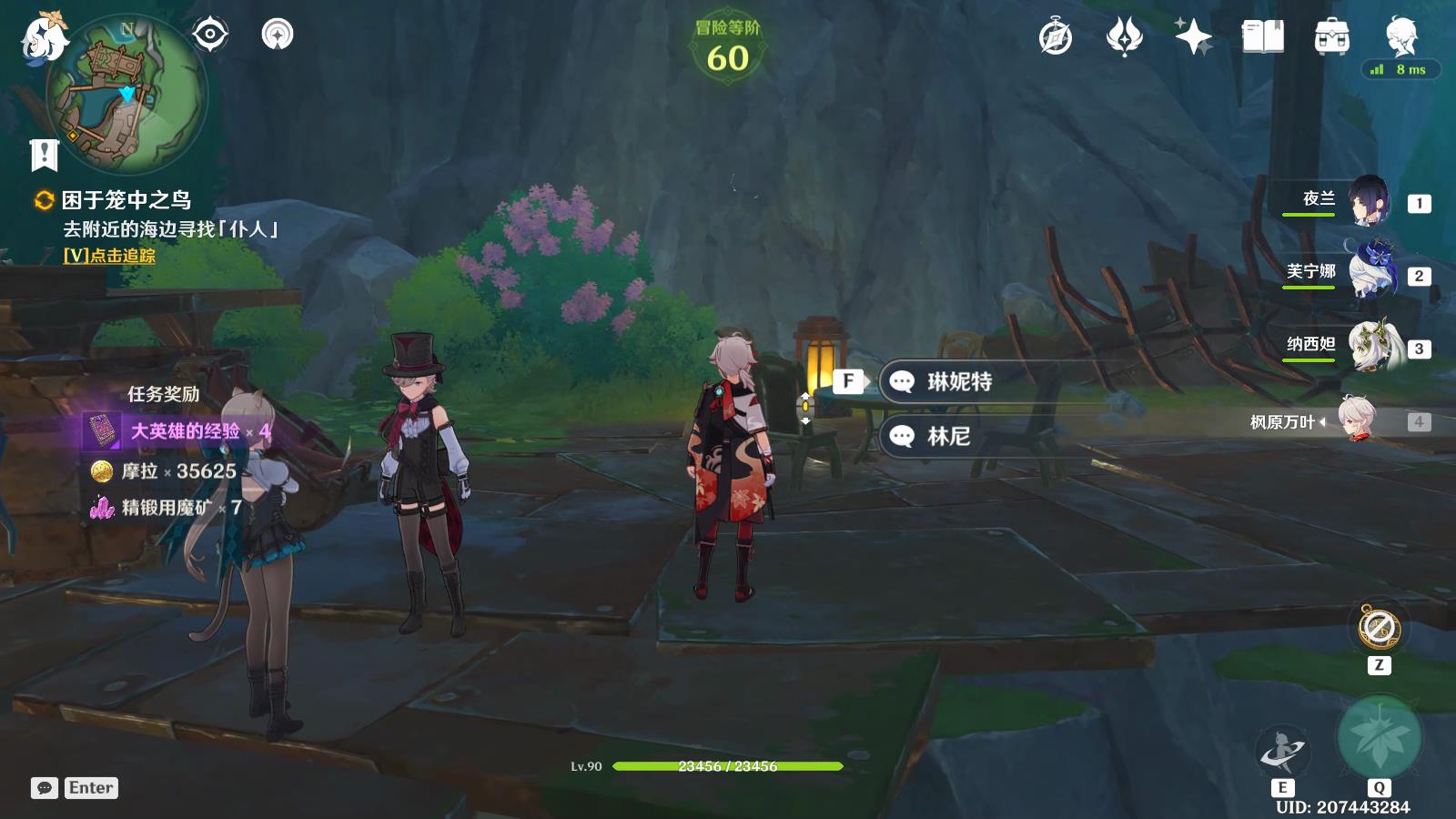Open the quest exclamation mark icon
The width and height of the screenshot is (1456, 819).
pos(44,155)
